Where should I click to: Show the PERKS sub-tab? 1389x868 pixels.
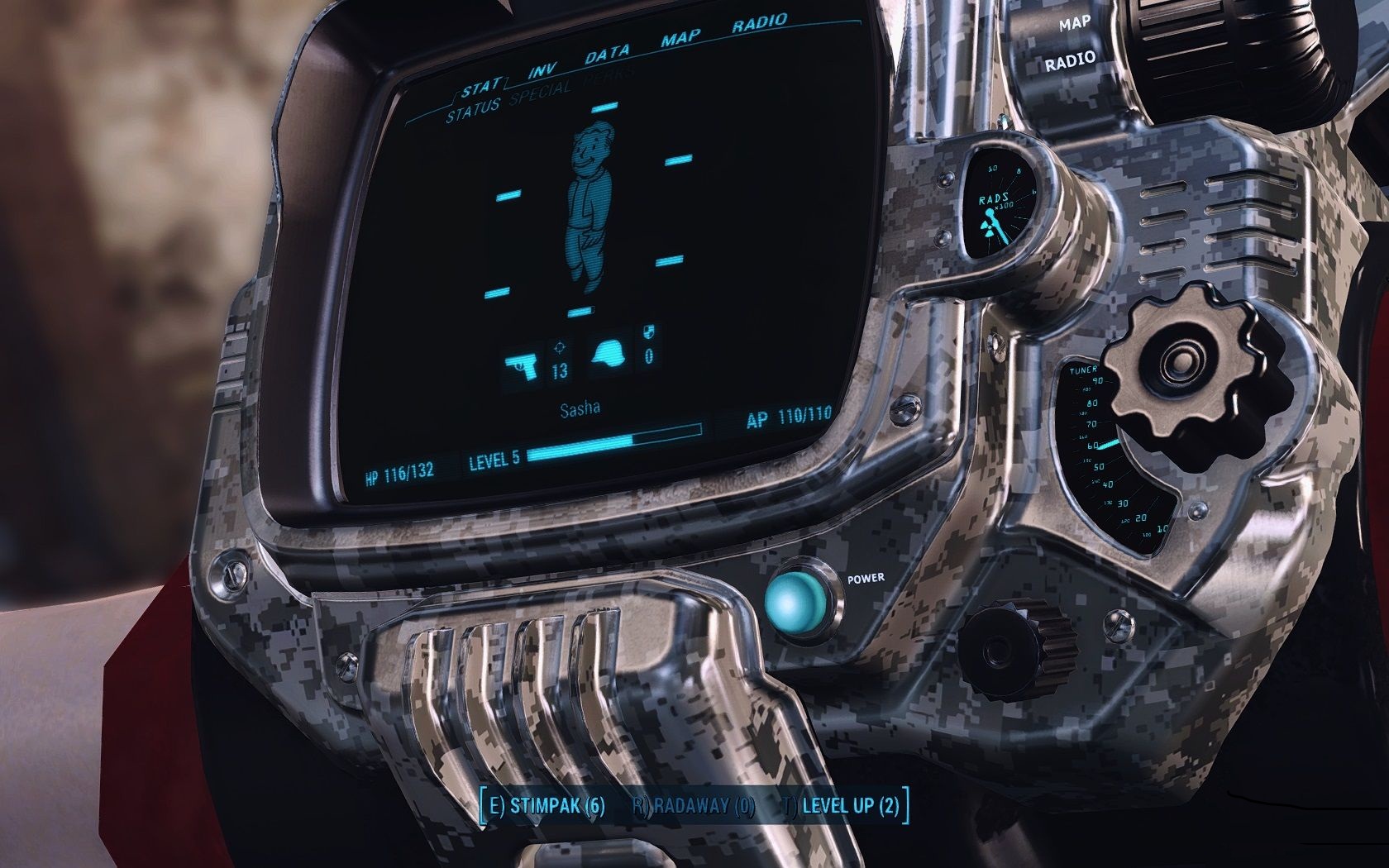click(x=610, y=76)
